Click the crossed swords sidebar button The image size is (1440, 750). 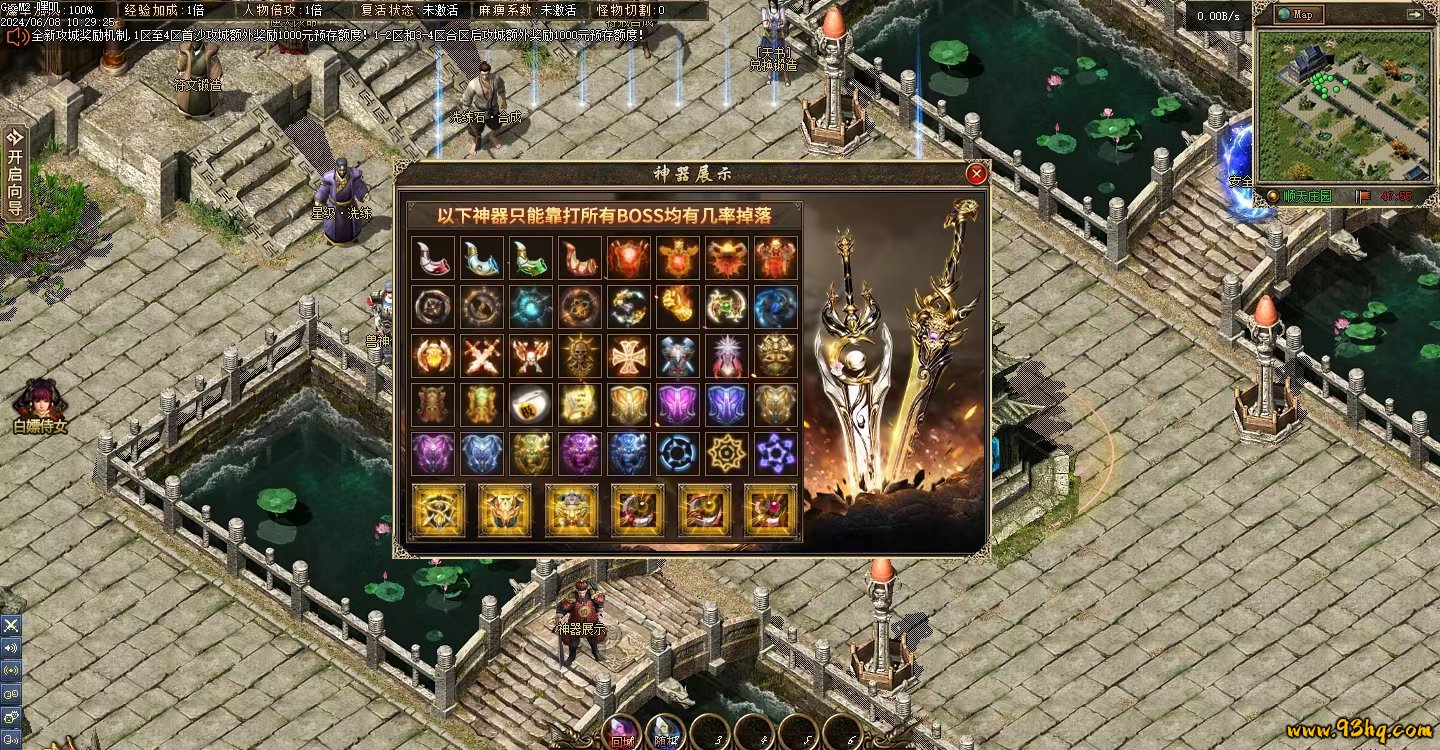pyautogui.click(x=11, y=625)
